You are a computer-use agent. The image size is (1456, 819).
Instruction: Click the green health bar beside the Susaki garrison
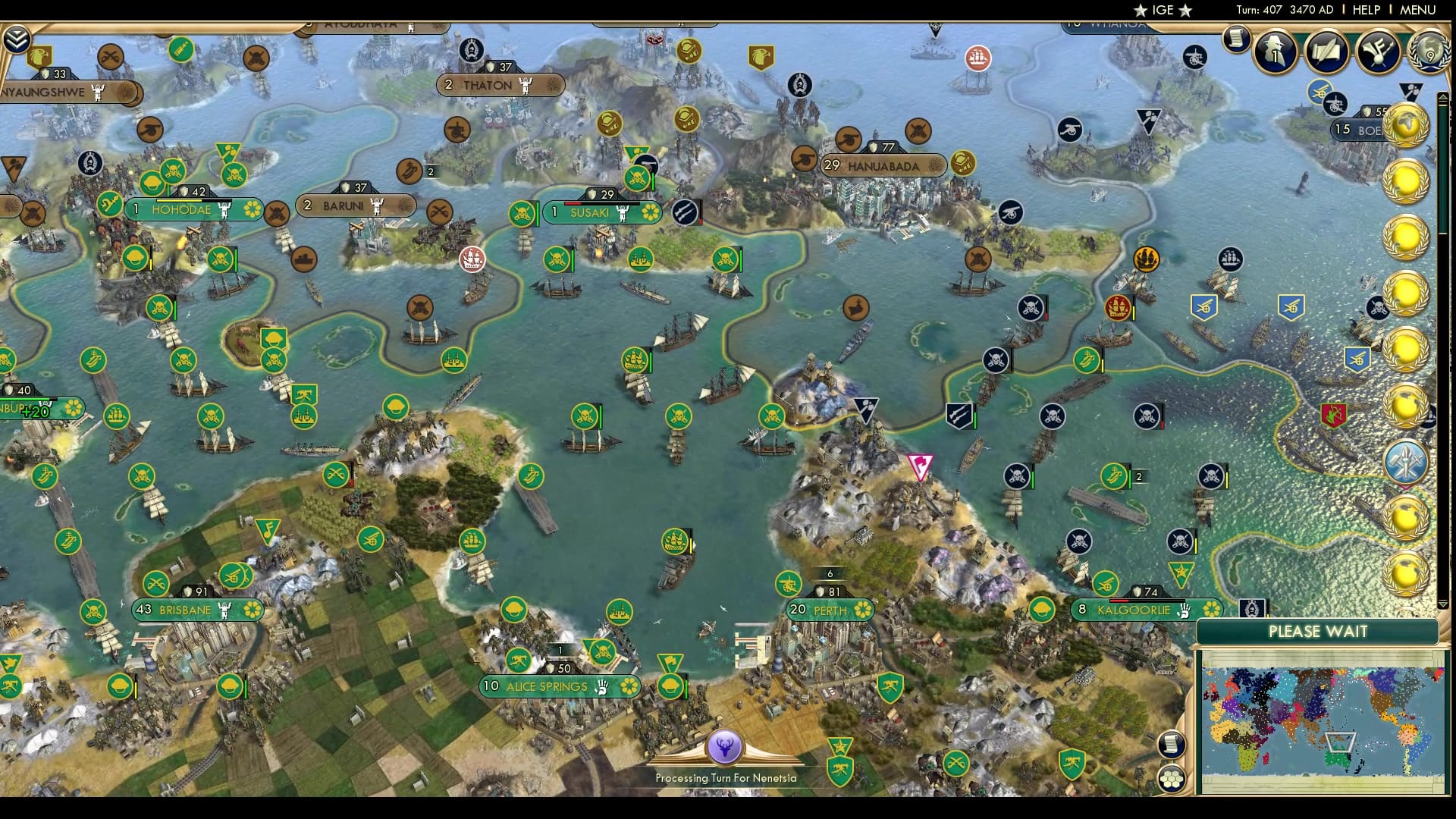pyautogui.click(x=538, y=215)
